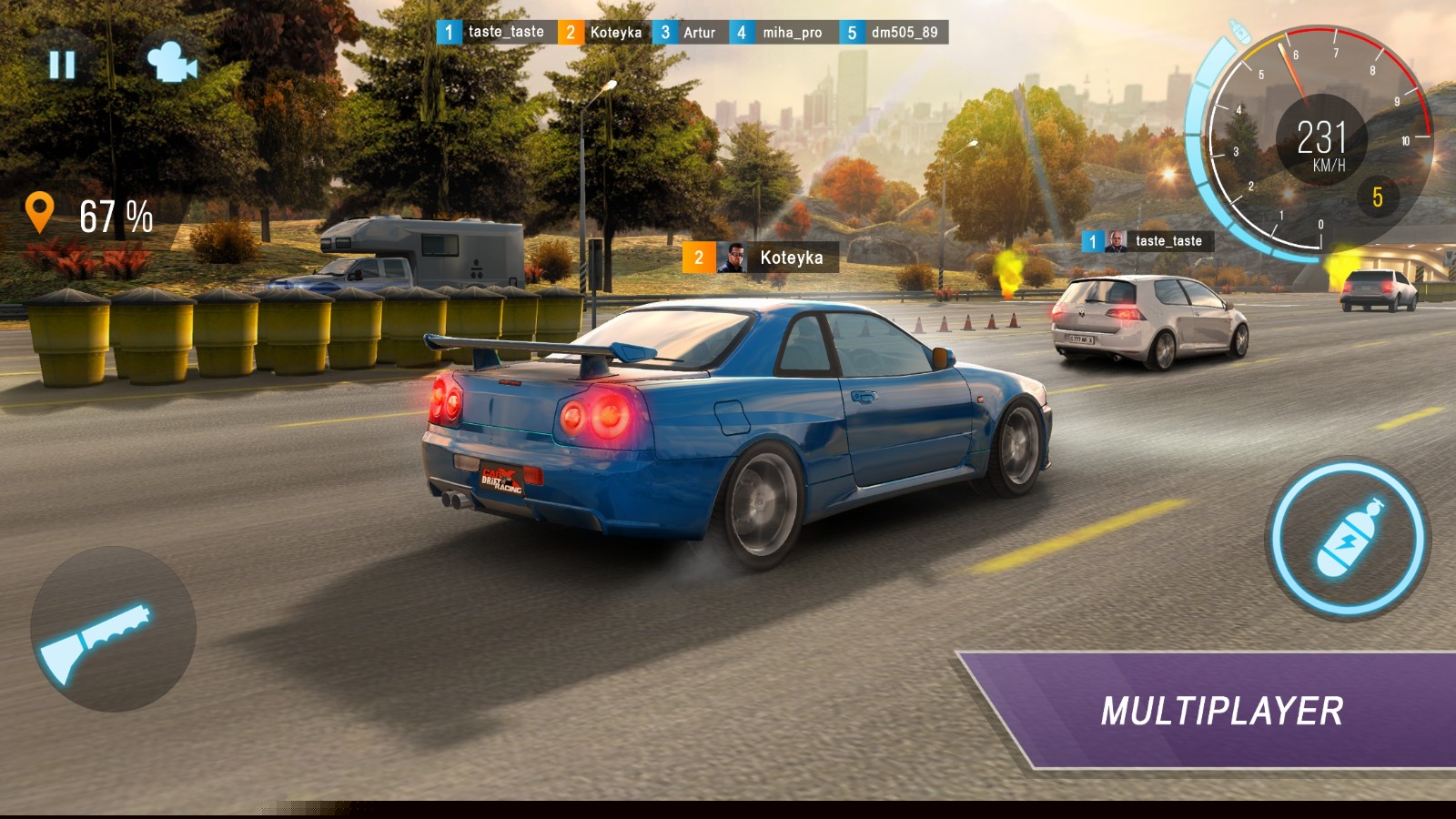This screenshot has width=1456, height=819.
Task: Select Artur in the leaderboard strip
Action: pyautogui.click(x=689, y=33)
